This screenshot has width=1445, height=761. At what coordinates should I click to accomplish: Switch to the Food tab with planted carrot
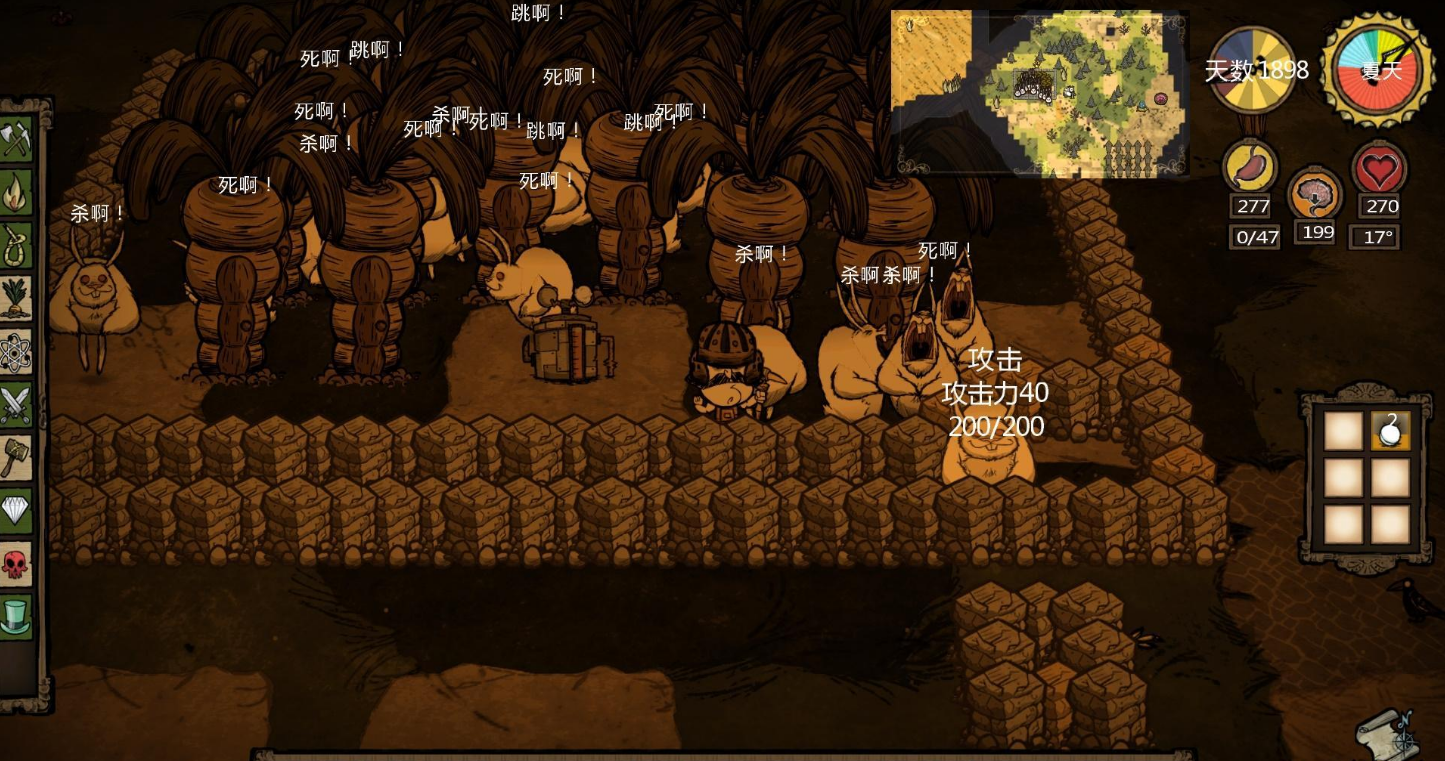pyautogui.click(x=17, y=298)
